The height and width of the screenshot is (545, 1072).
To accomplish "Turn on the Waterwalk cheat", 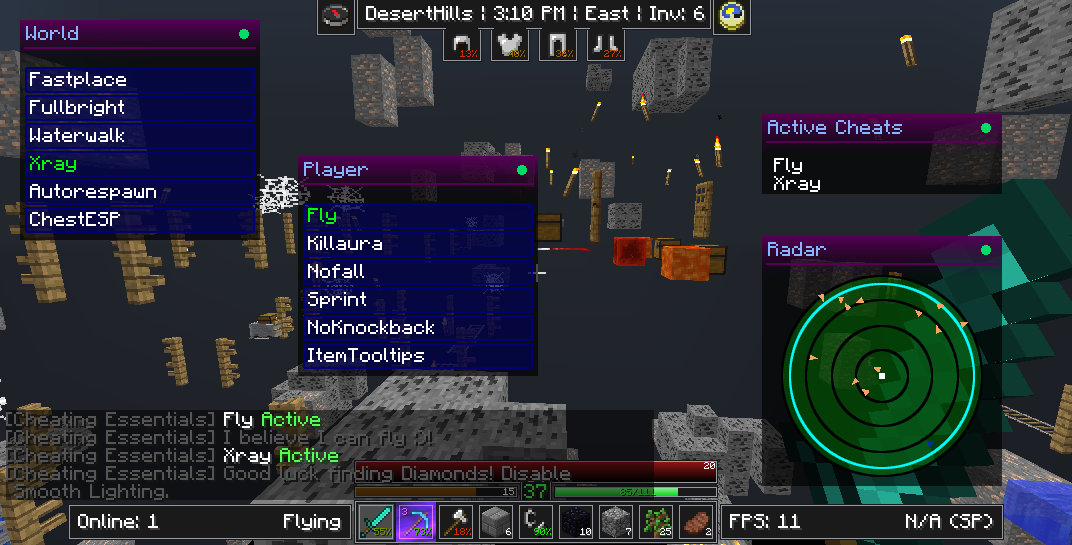I will click(x=140, y=136).
